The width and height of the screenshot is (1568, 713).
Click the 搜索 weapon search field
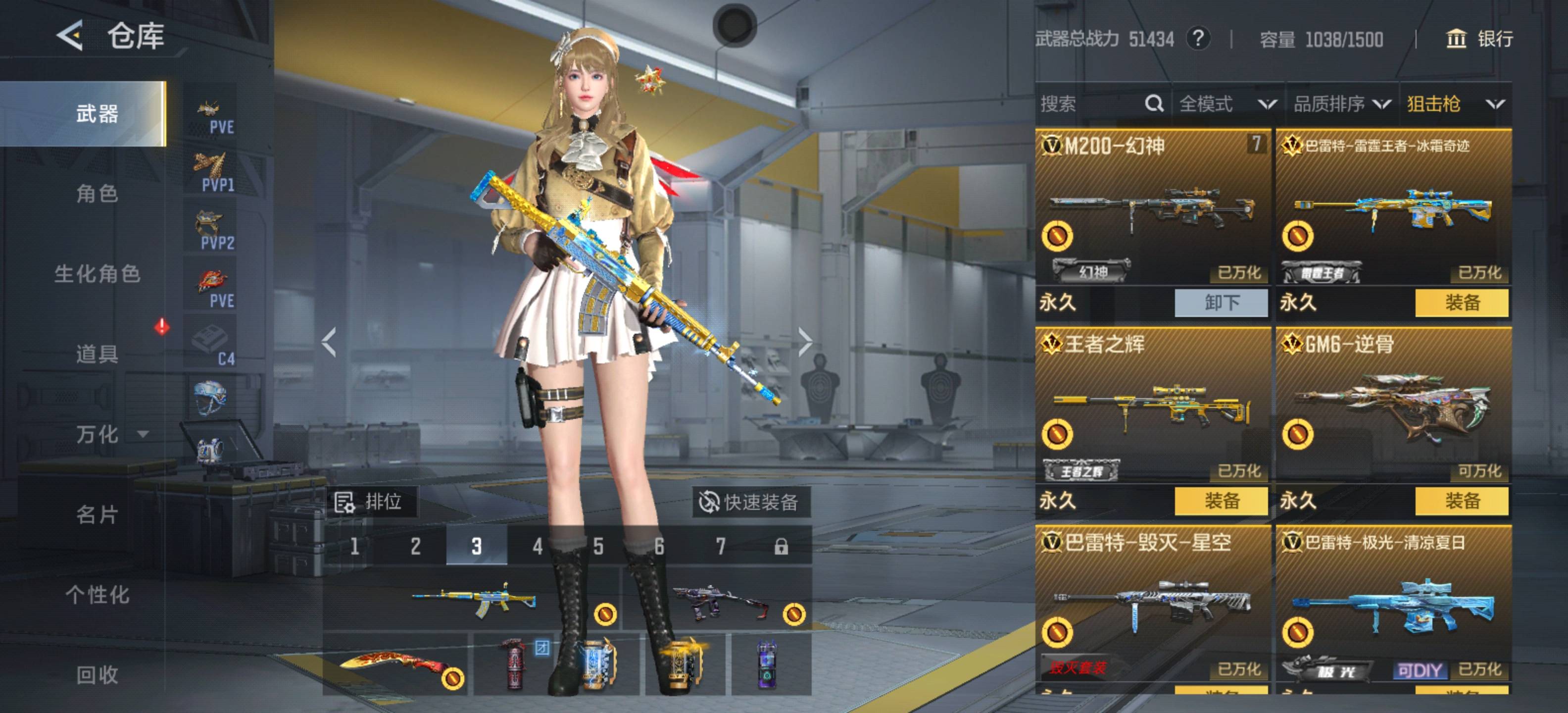(x=1089, y=104)
